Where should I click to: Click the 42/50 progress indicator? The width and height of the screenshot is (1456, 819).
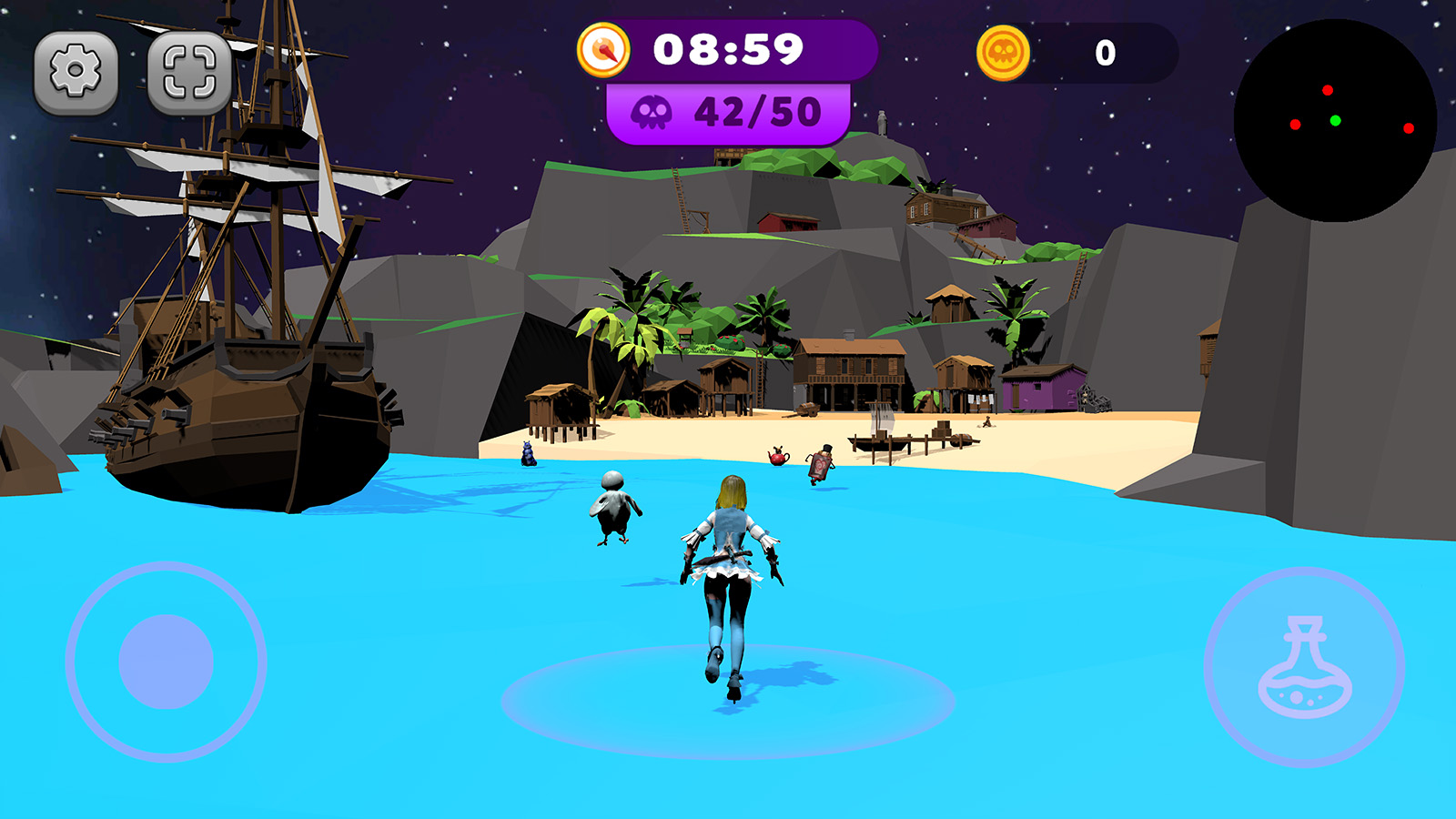coord(728,112)
